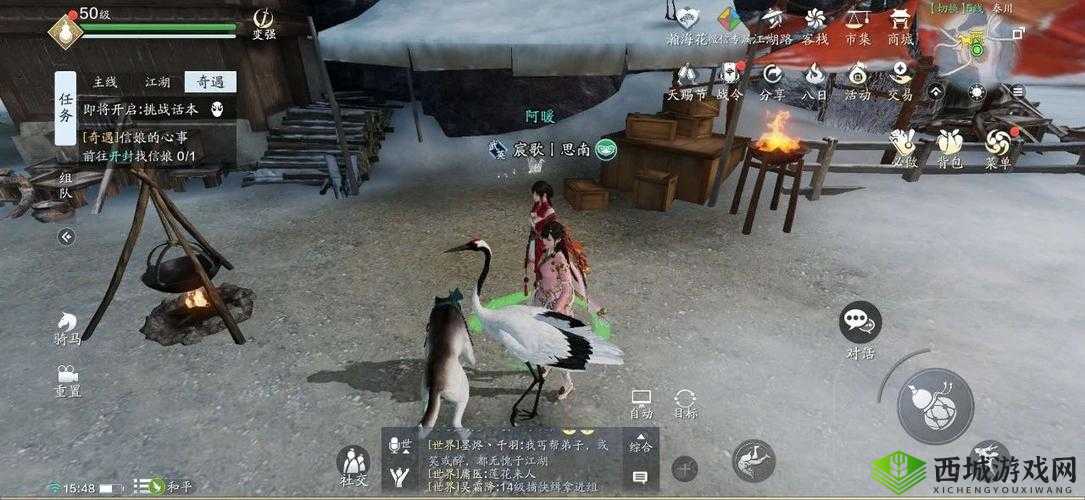This screenshot has width=1085, height=500.
Task: Switch to the 江湖 quest tab
Action: (x=157, y=82)
